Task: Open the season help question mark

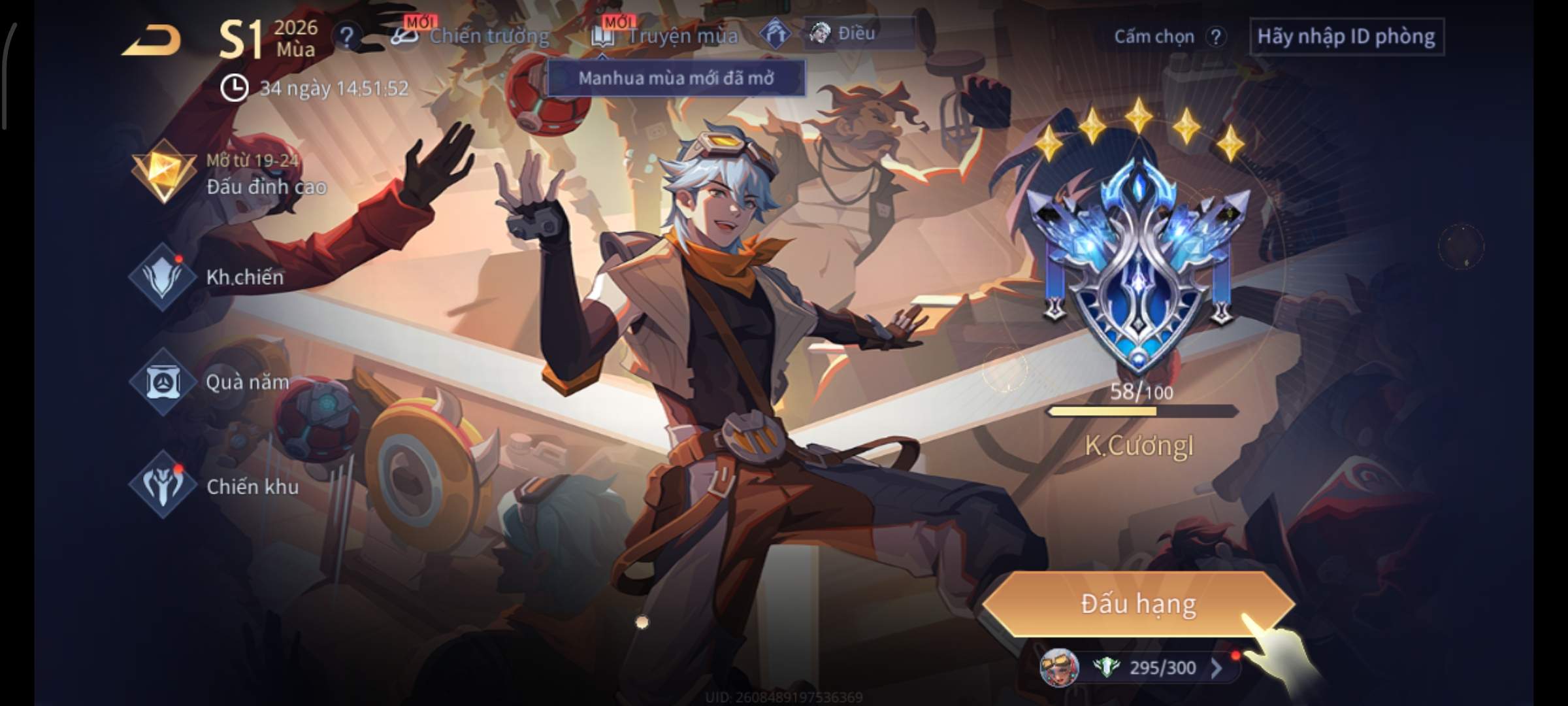Action: [x=346, y=37]
